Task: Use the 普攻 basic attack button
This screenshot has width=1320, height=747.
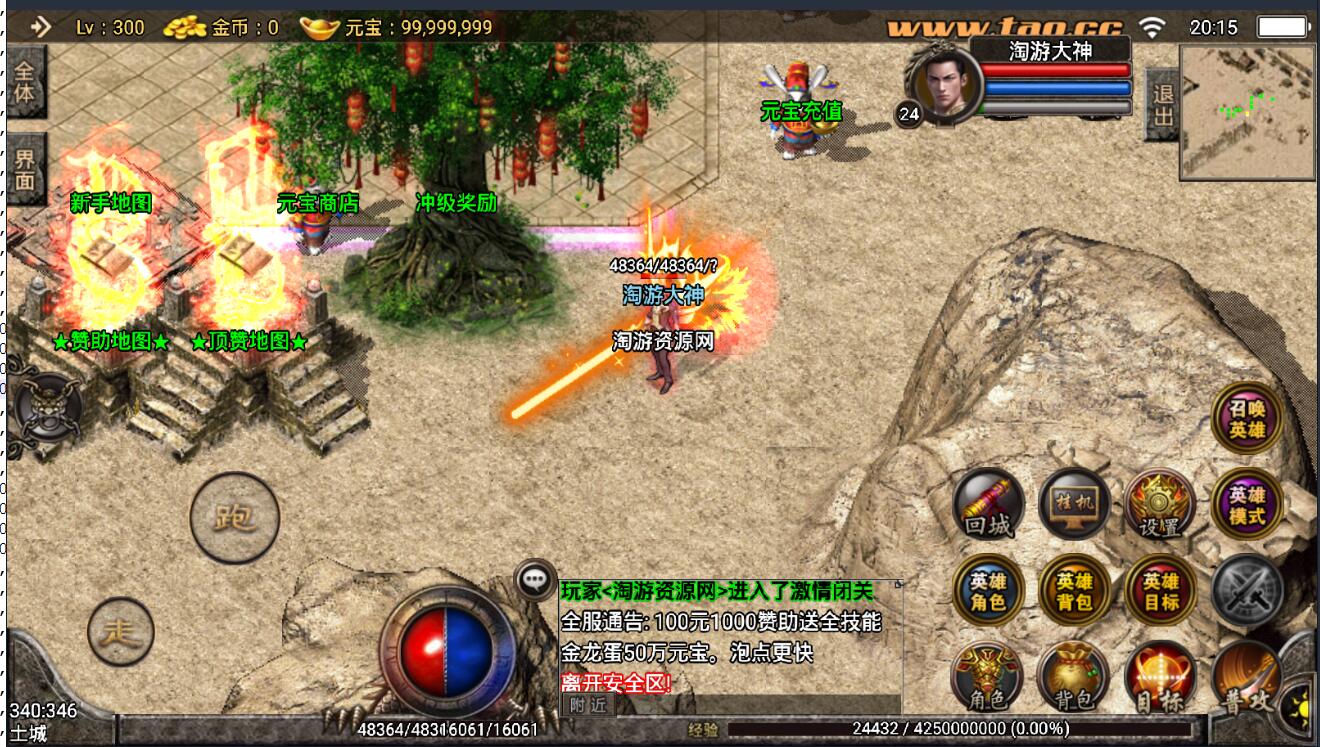Action: 1247,677
